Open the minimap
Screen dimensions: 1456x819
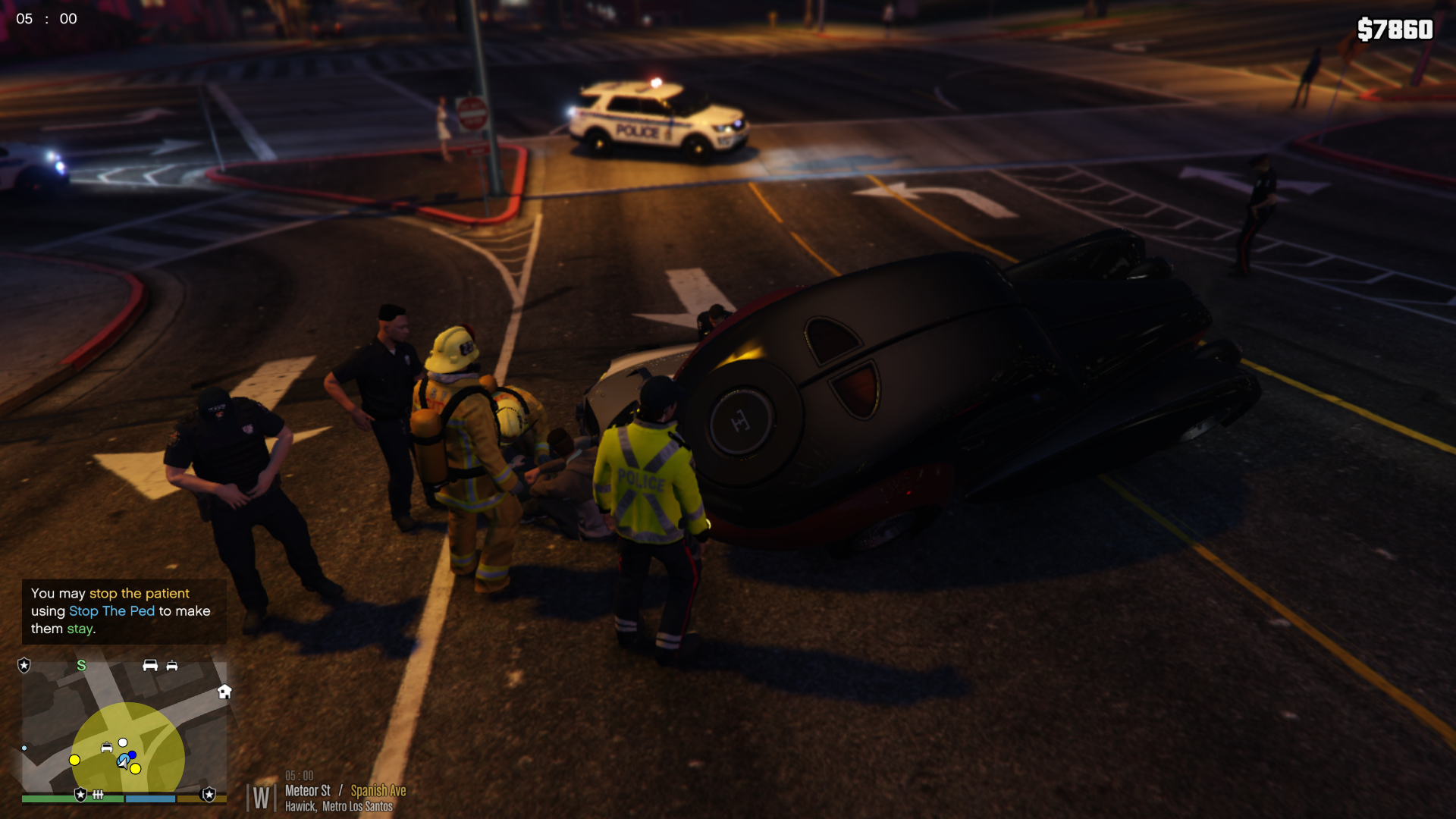point(124,726)
